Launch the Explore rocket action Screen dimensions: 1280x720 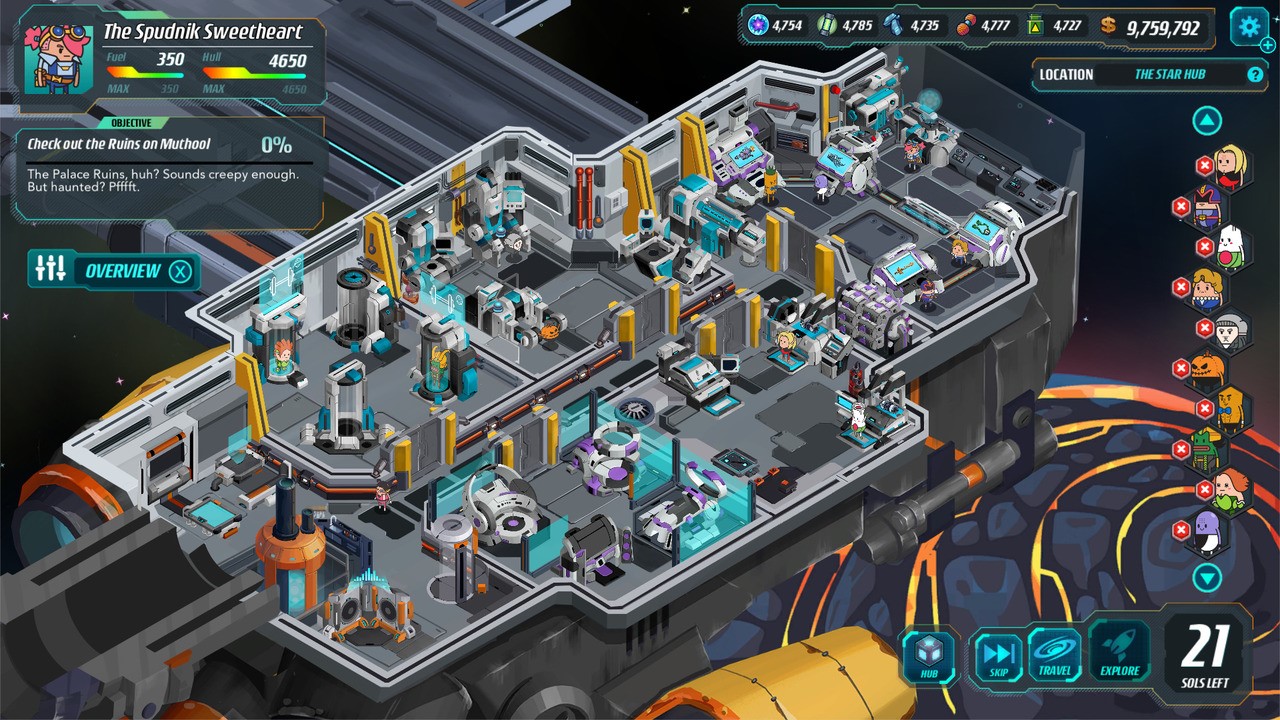[1120, 655]
